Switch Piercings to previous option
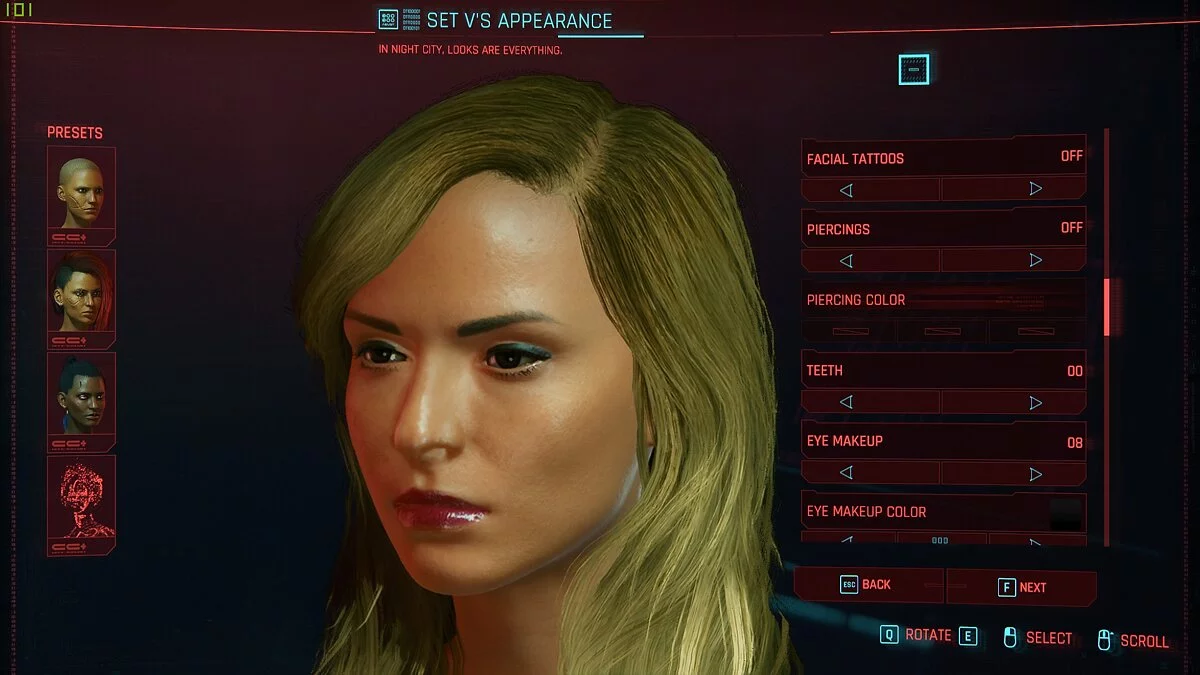Screen dimensions: 1200x675 [846, 260]
